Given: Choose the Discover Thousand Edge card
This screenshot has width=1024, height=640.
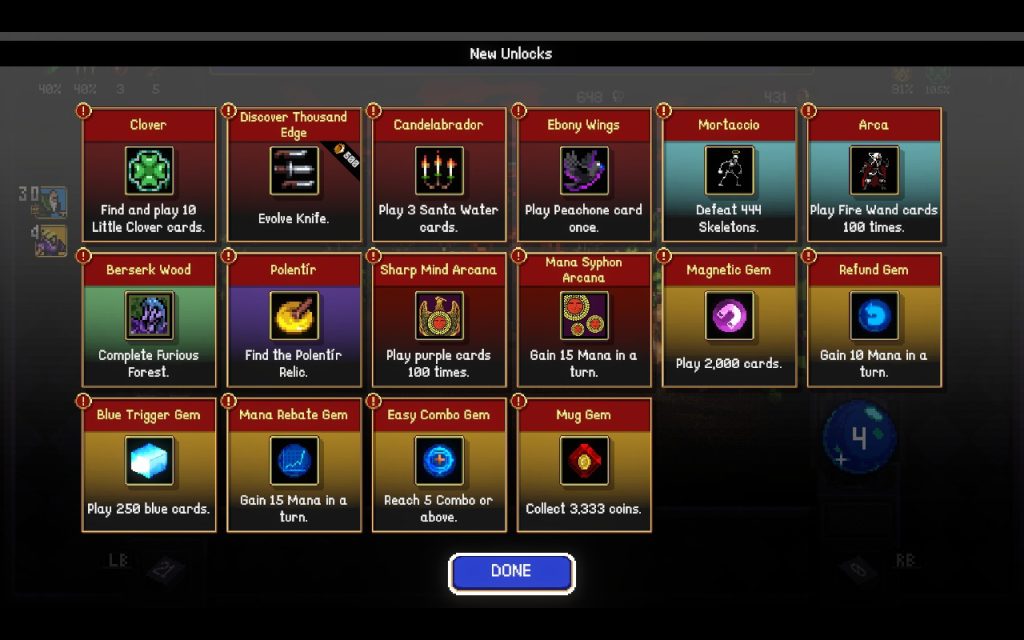Looking at the screenshot, I should pyautogui.click(x=294, y=175).
